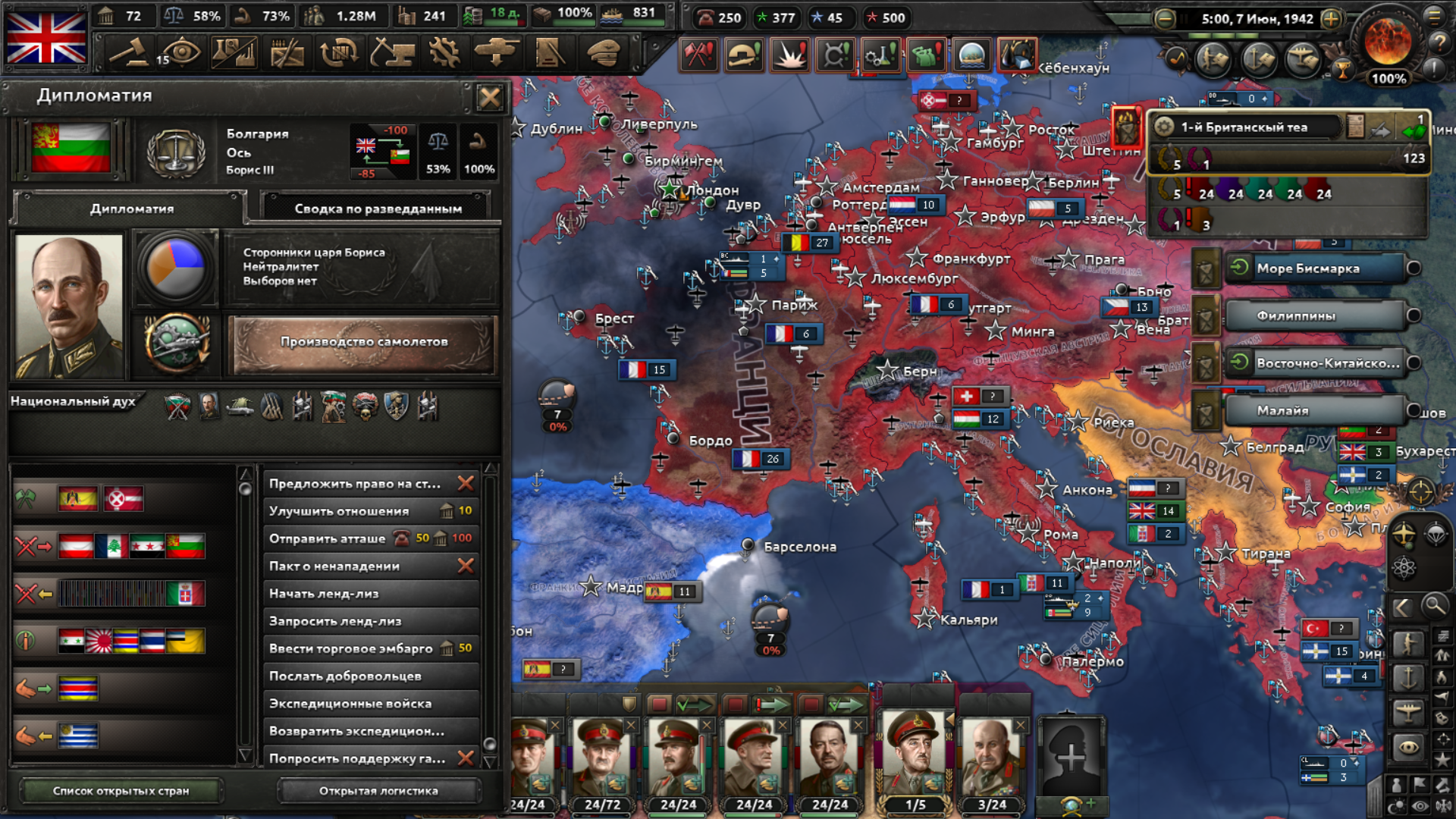The width and height of the screenshot is (1456, 819).
Task: Switch to the Сводка по разведданным tab
Action: 378,209
